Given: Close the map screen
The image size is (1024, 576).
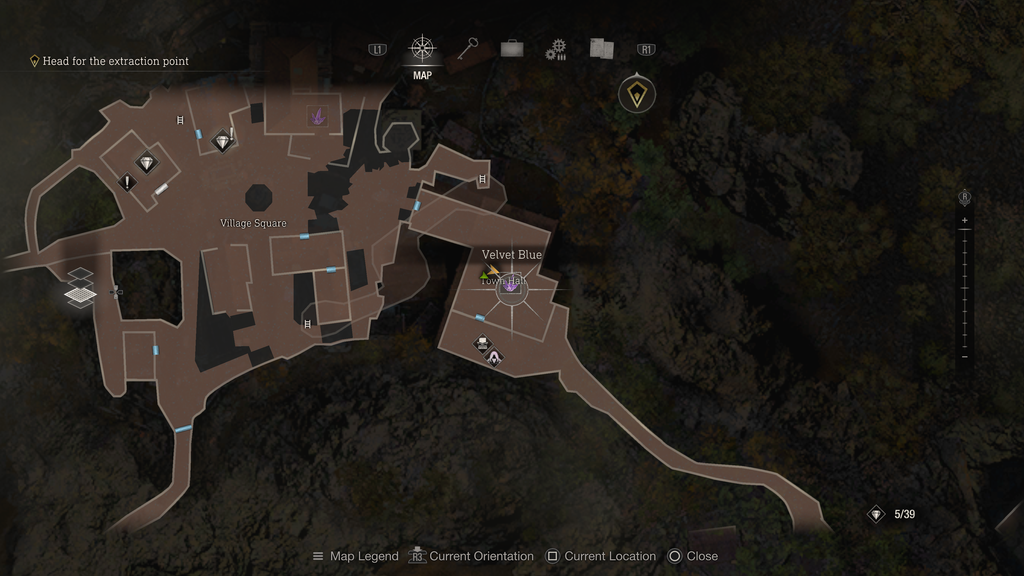Looking at the screenshot, I should 693,556.
